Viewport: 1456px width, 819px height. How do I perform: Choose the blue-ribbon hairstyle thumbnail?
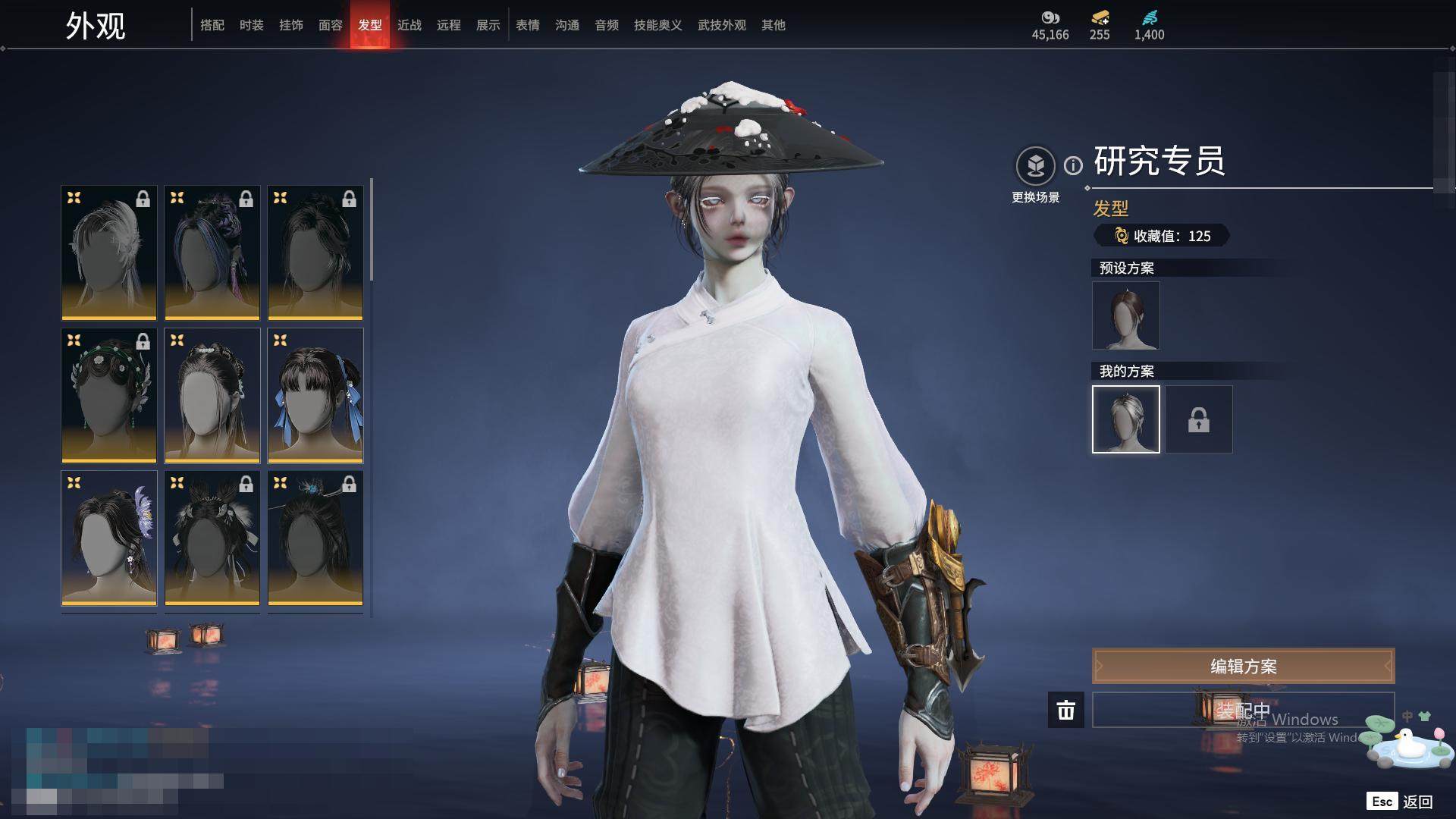click(315, 395)
